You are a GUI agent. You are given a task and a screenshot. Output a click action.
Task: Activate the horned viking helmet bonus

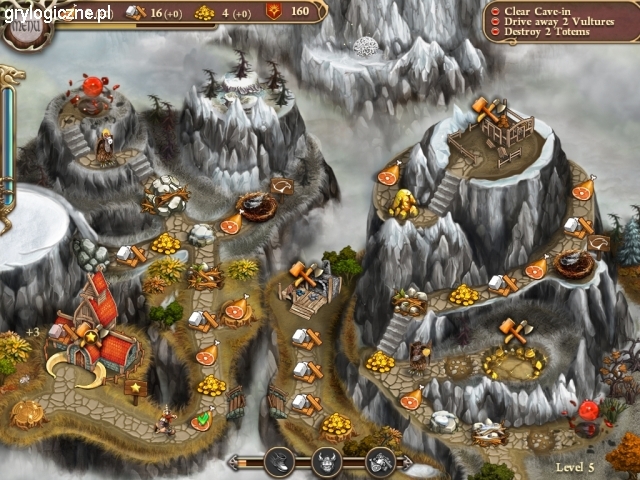327,461
